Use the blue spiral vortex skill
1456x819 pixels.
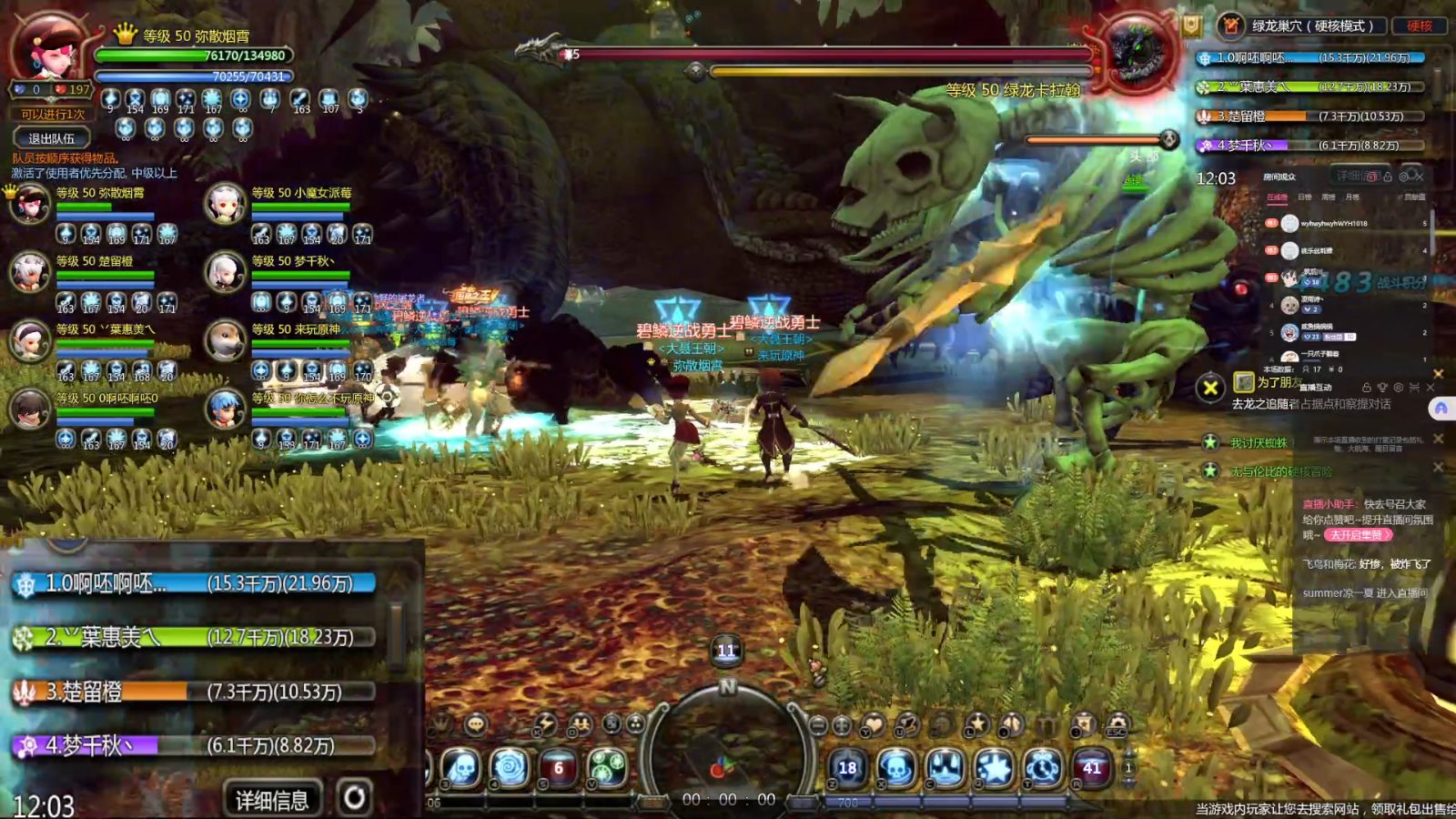pyautogui.click(x=510, y=768)
